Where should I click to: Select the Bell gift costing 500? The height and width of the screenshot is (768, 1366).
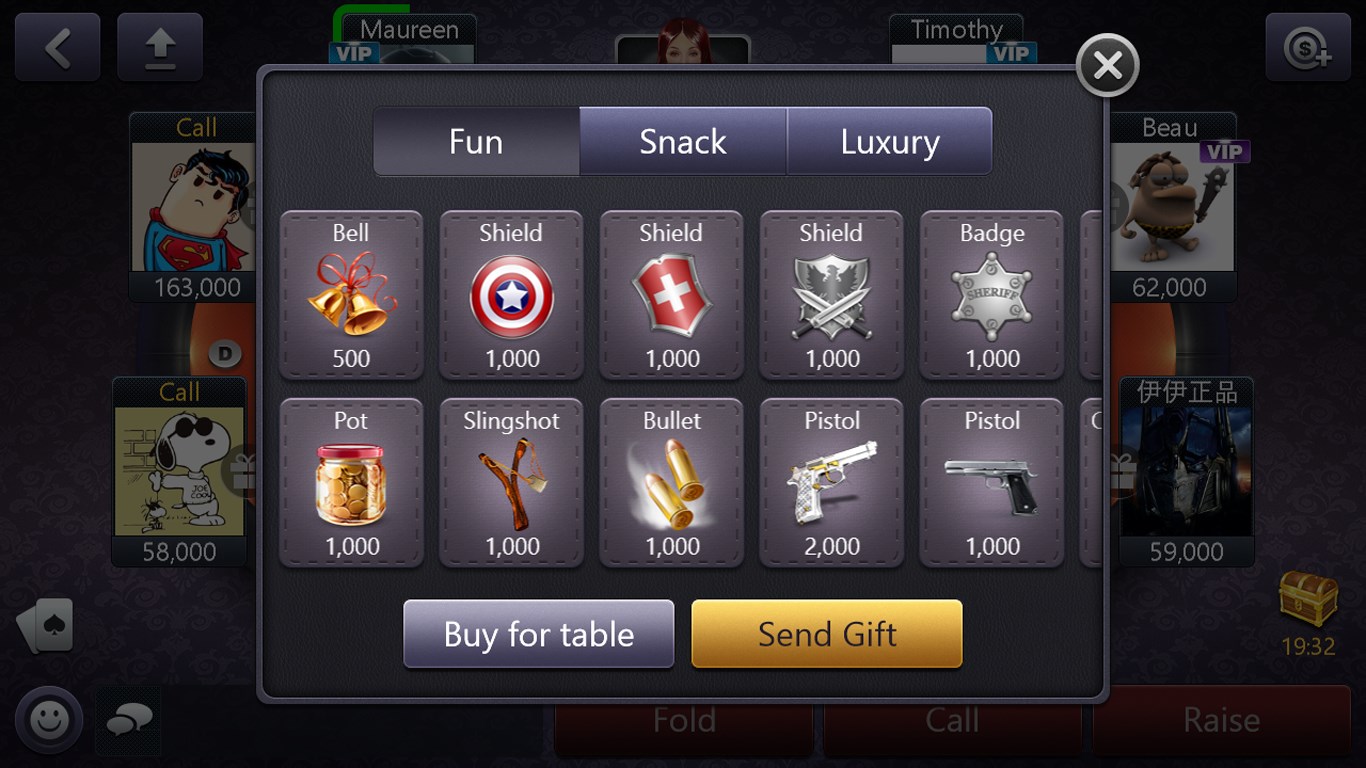point(351,295)
